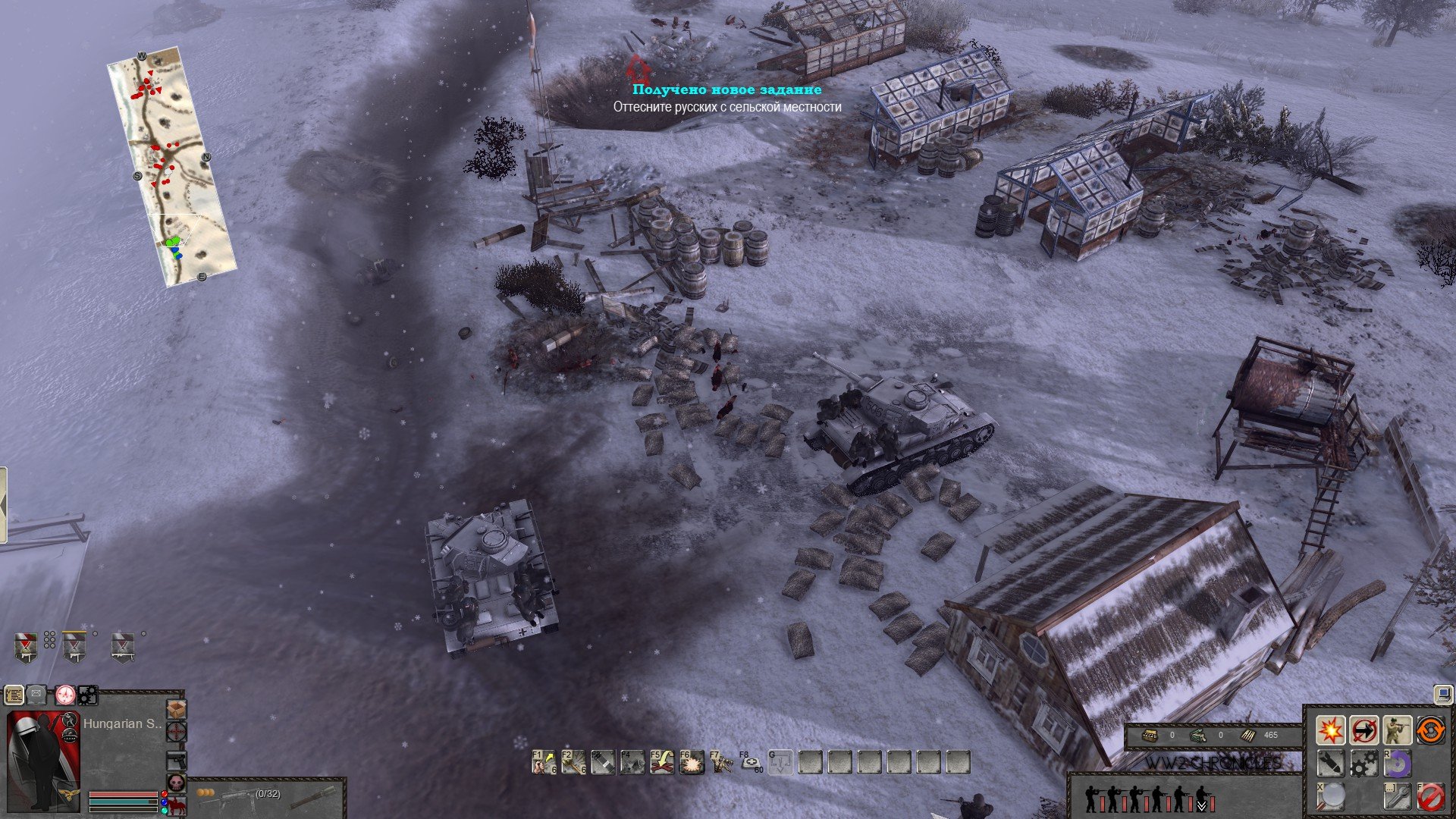Open the cardboard box inventory icon

[176, 709]
